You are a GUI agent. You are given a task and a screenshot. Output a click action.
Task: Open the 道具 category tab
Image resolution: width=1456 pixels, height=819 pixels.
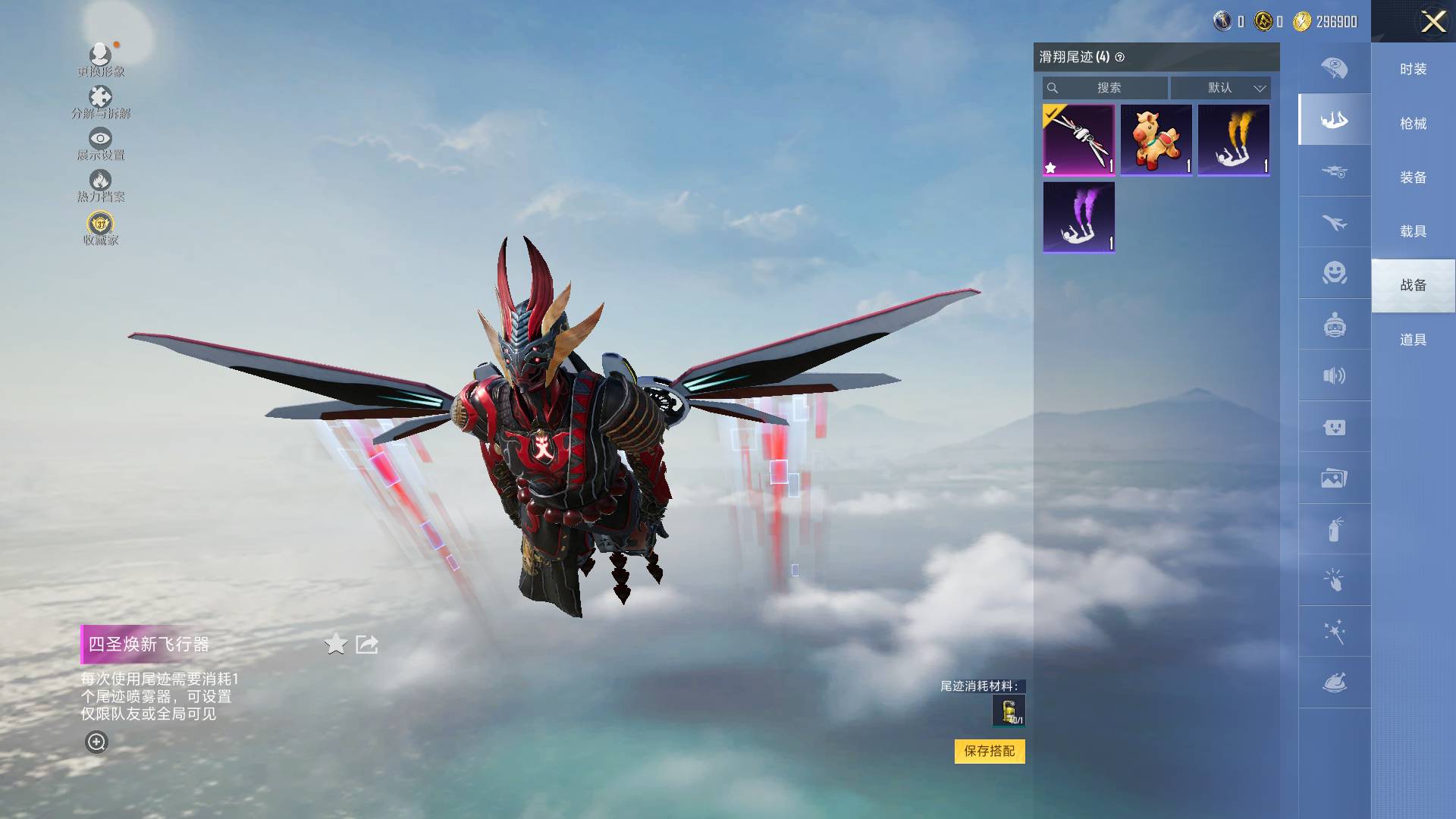click(1413, 340)
